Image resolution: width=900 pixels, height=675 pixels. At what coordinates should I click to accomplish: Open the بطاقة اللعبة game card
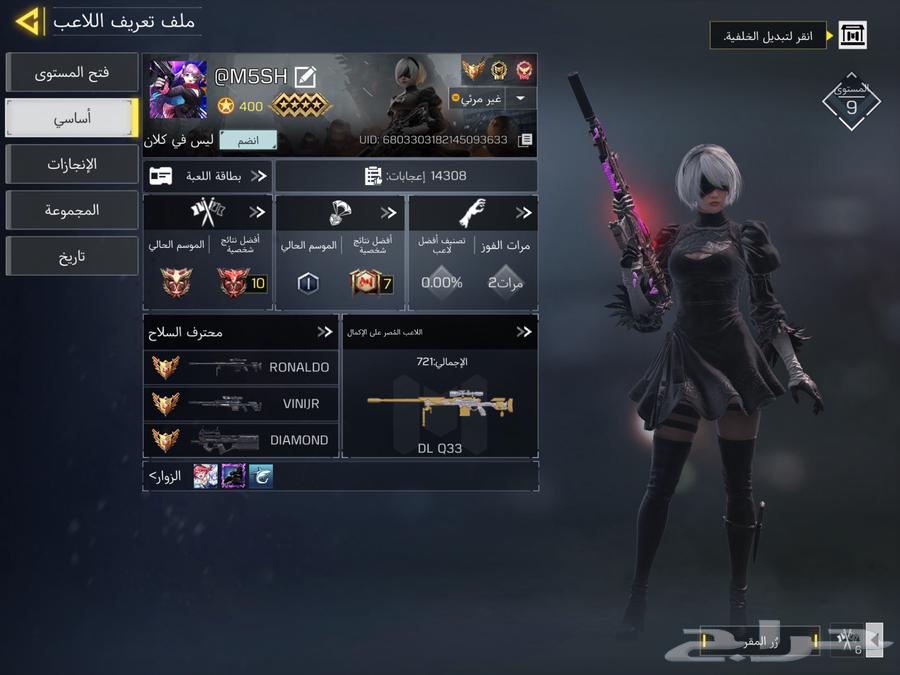coord(208,176)
